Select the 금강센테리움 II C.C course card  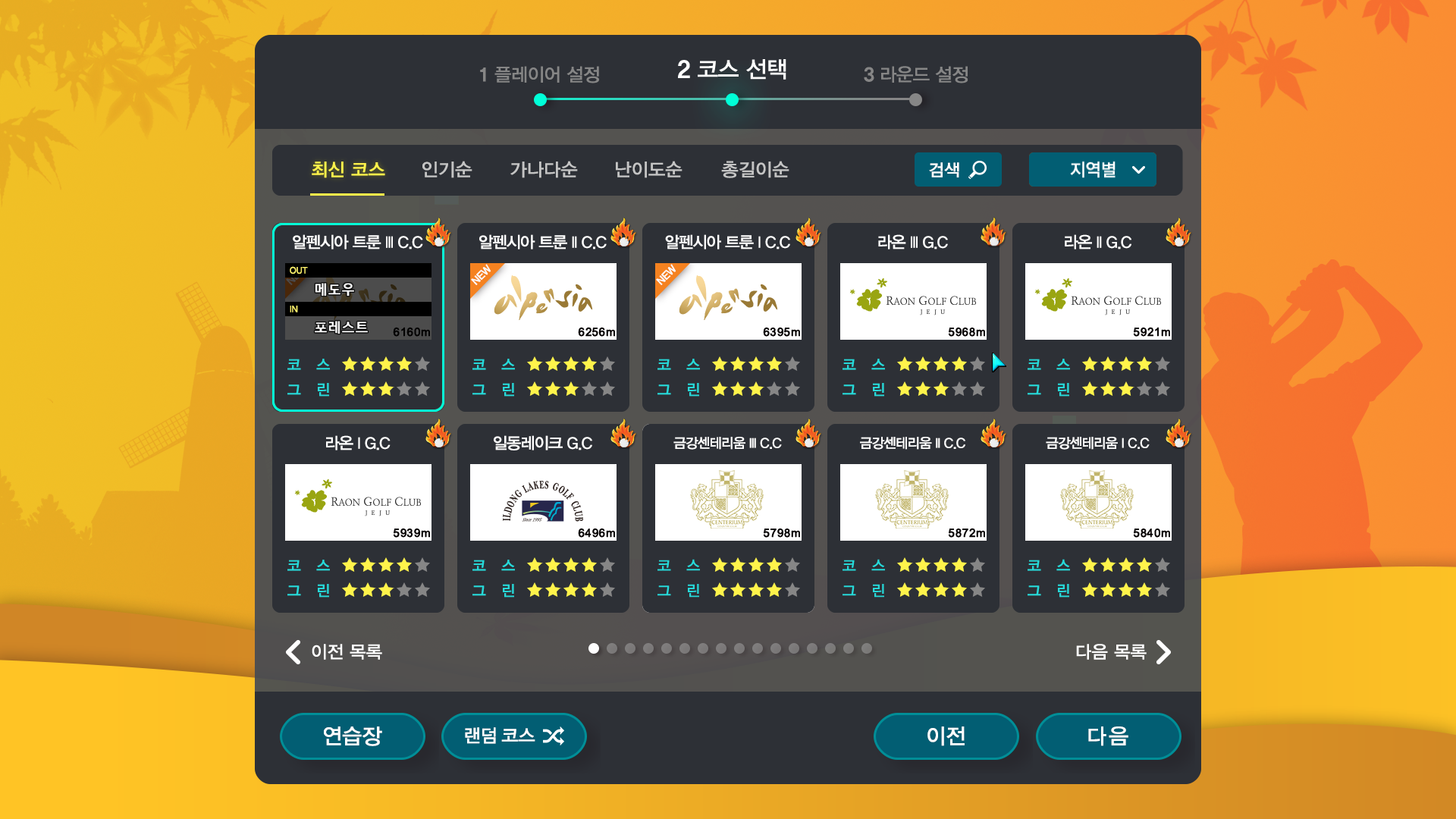click(913, 519)
